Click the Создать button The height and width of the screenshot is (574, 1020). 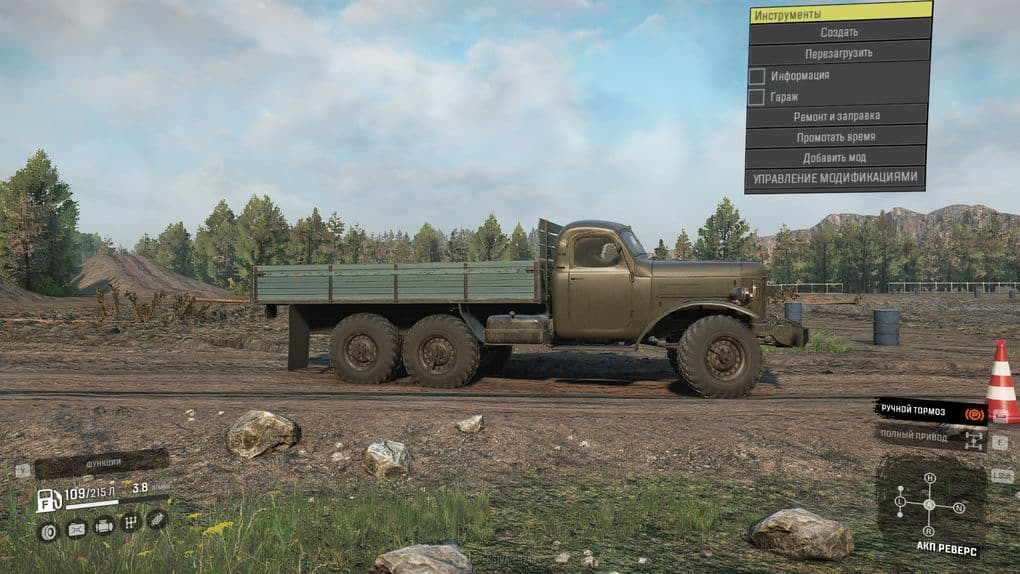[839, 32]
